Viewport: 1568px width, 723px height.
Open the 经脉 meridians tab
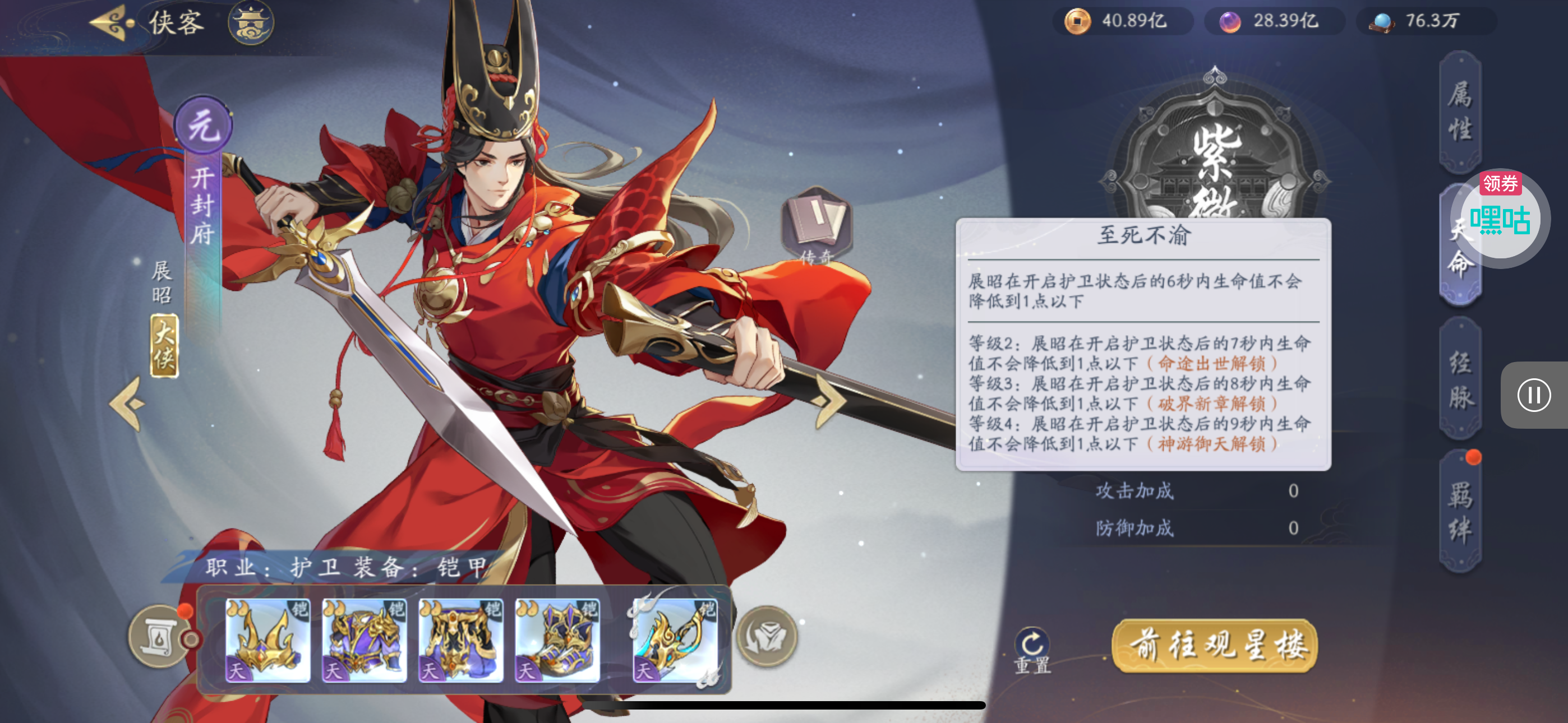pos(1459,380)
